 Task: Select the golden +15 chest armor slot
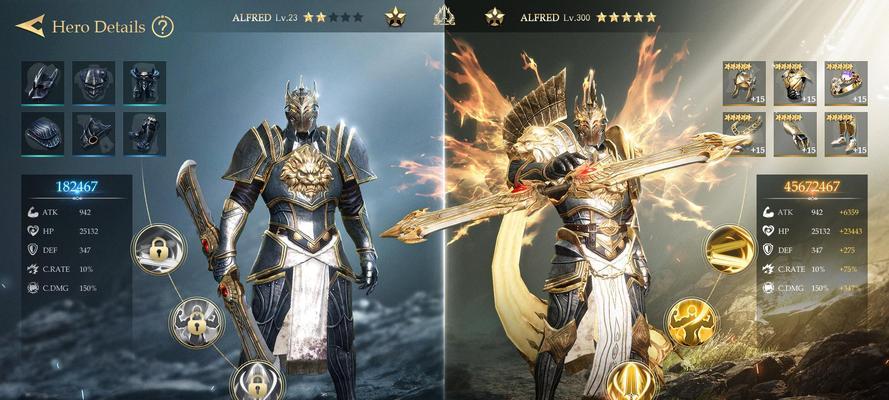coord(794,82)
